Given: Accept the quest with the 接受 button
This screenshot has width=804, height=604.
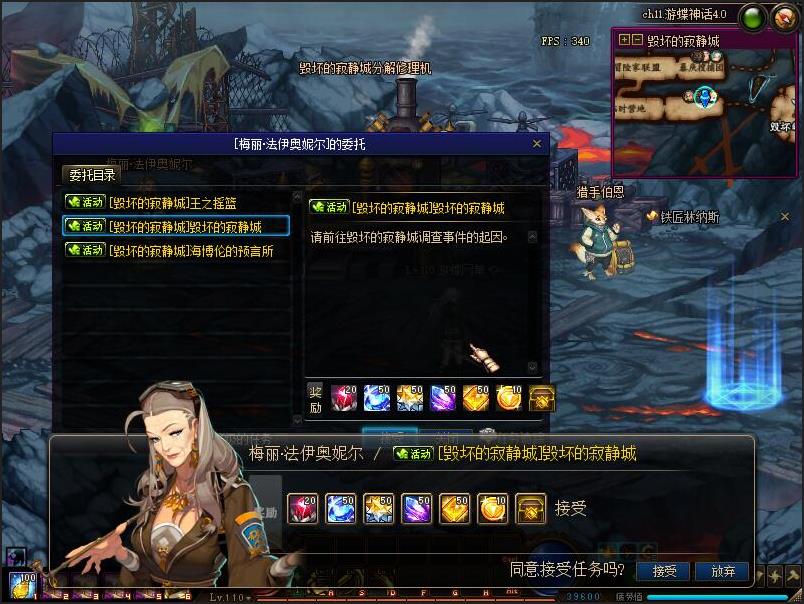Looking at the screenshot, I should (664, 571).
